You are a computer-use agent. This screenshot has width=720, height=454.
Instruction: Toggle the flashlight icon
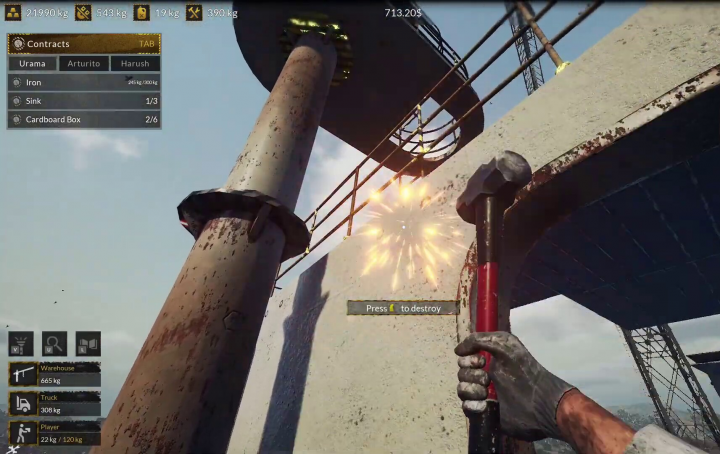click(x=21, y=344)
